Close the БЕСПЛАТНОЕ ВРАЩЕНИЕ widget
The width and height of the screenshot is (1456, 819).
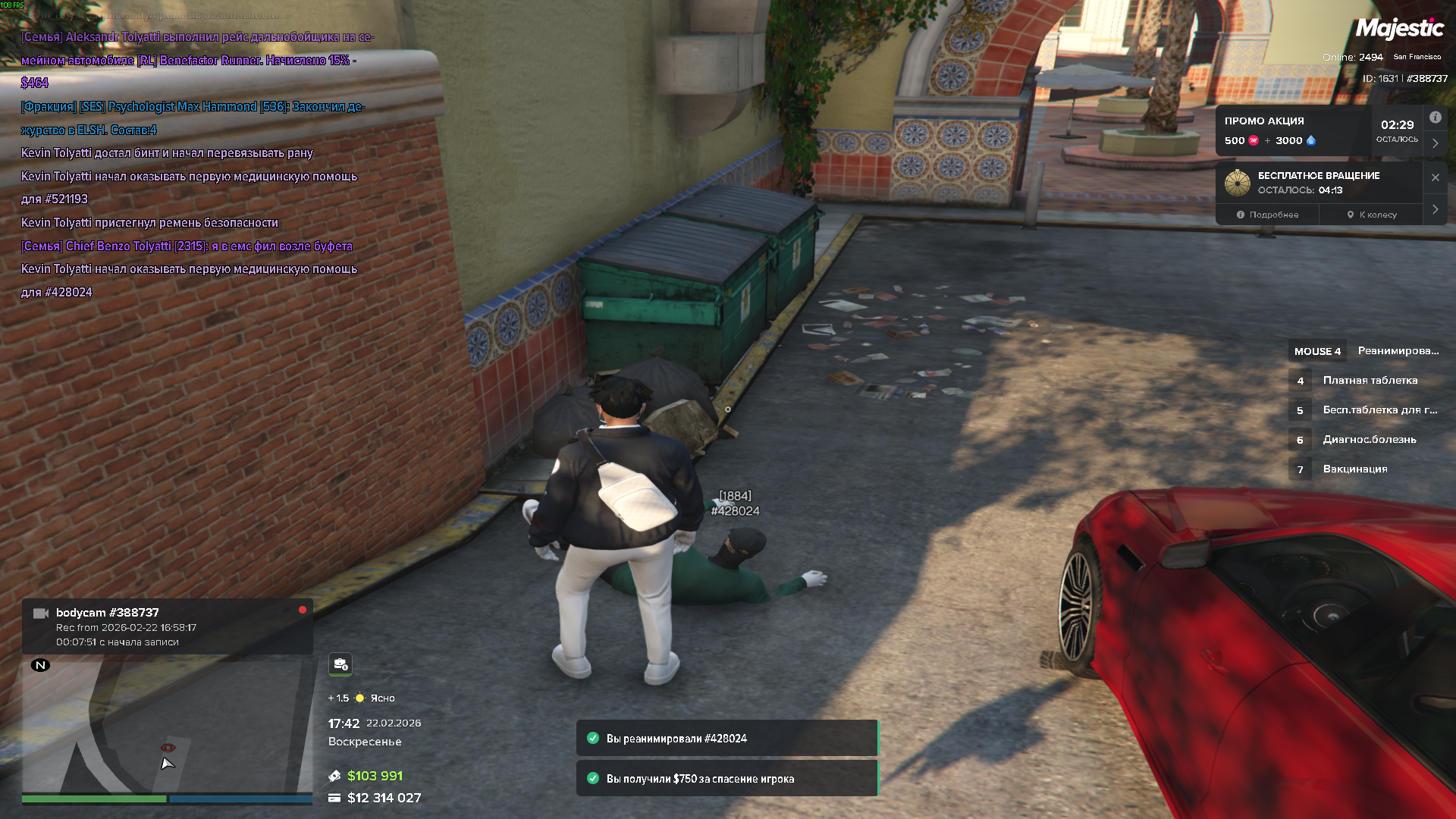click(1435, 177)
